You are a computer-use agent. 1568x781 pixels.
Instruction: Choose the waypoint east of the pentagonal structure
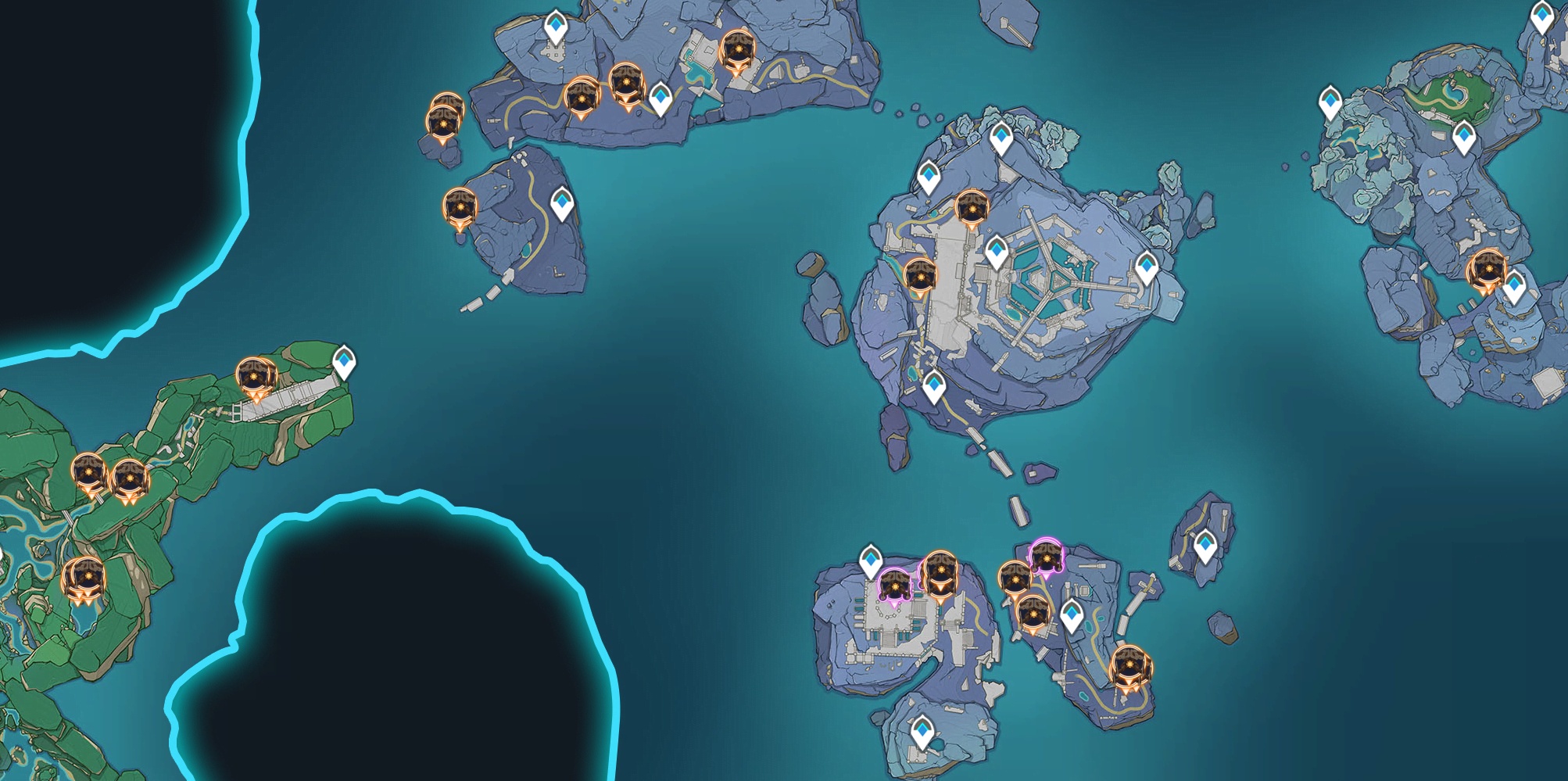click(1147, 267)
